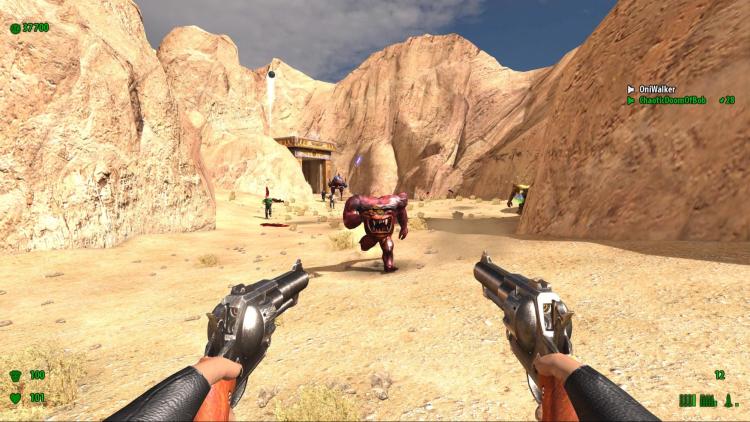
Task: Click the green armor vest icon
Action: [x=15, y=375]
